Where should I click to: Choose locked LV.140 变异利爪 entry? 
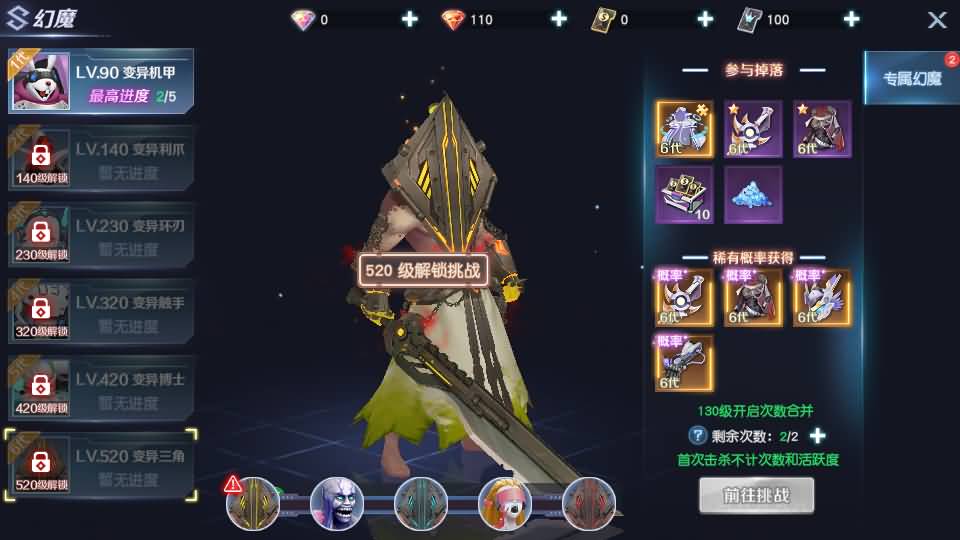tap(100, 160)
